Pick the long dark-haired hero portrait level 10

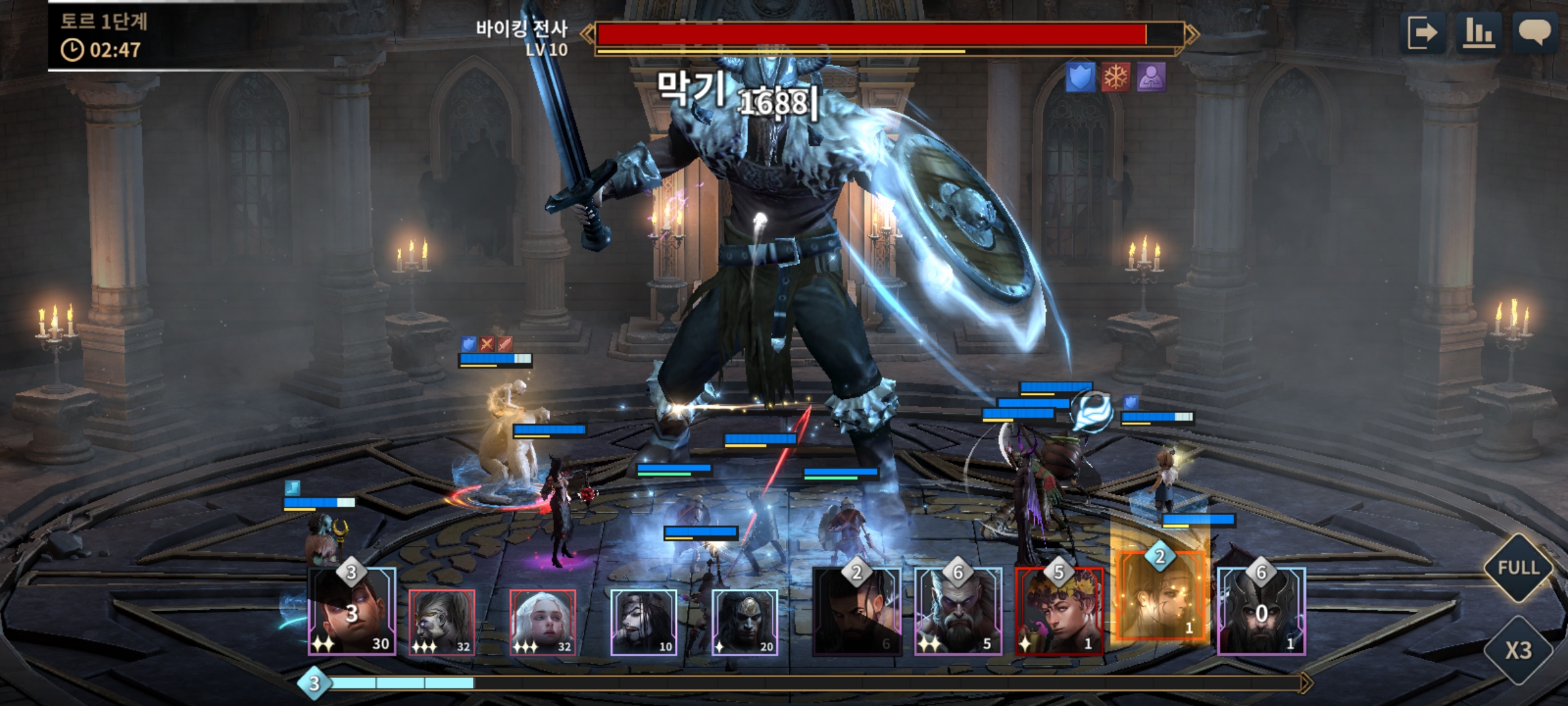(644, 622)
